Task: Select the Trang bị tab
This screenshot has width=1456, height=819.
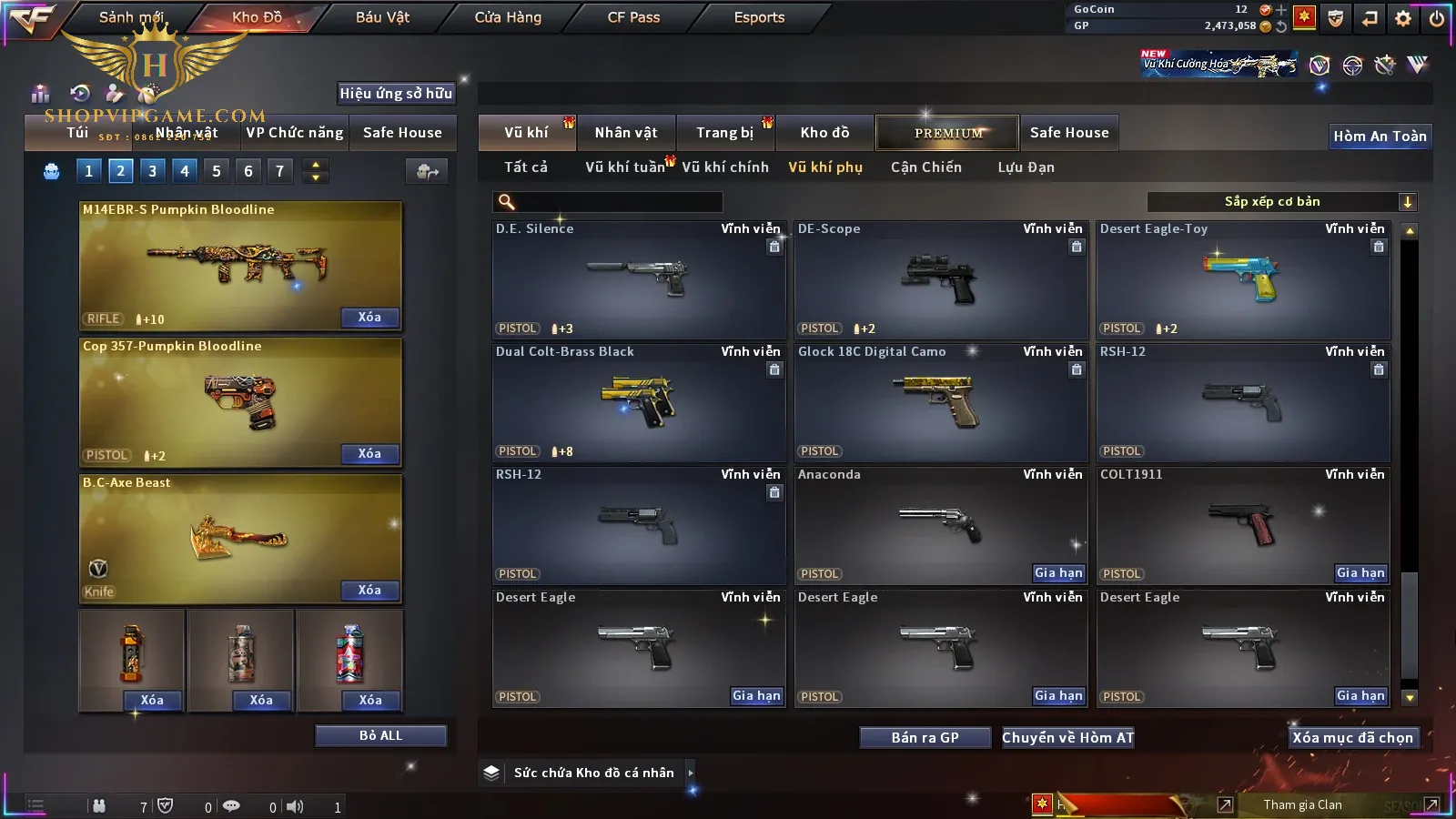Action: click(x=724, y=133)
